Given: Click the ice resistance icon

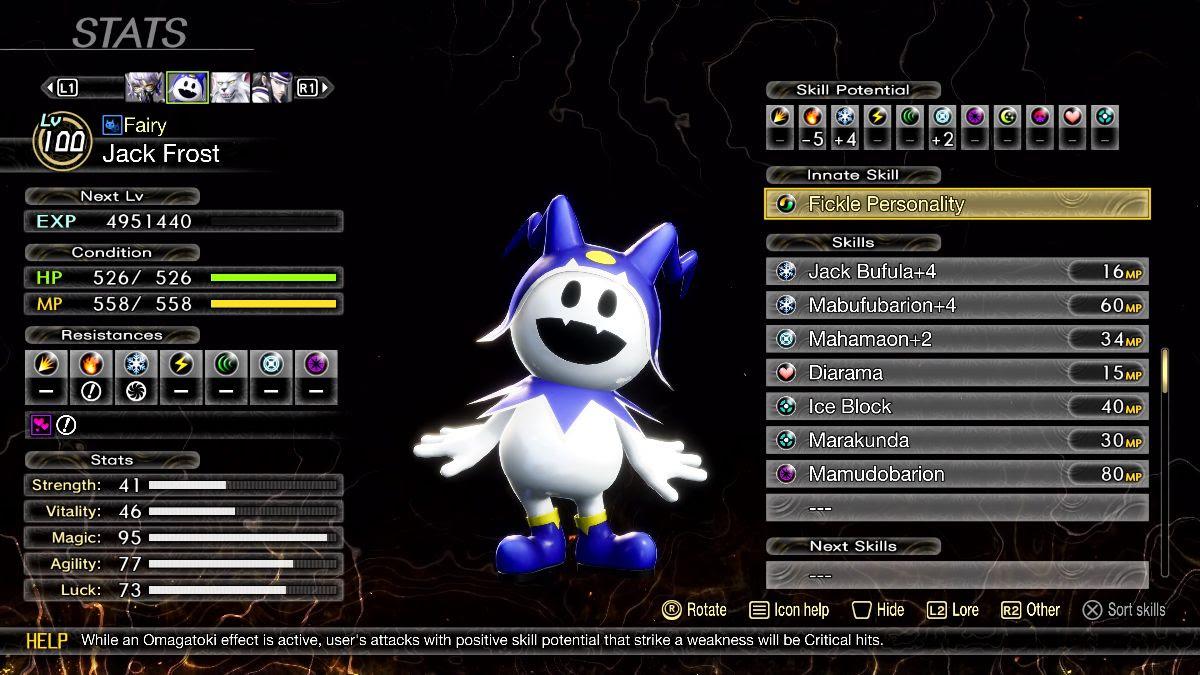Looking at the screenshot, I should click(137, 364).
